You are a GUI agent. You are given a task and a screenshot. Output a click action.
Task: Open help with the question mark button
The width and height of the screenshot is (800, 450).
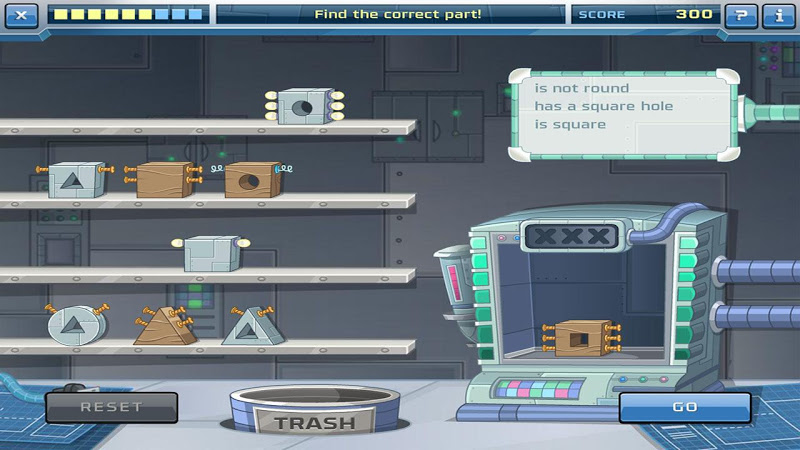[x=740, y=15]
